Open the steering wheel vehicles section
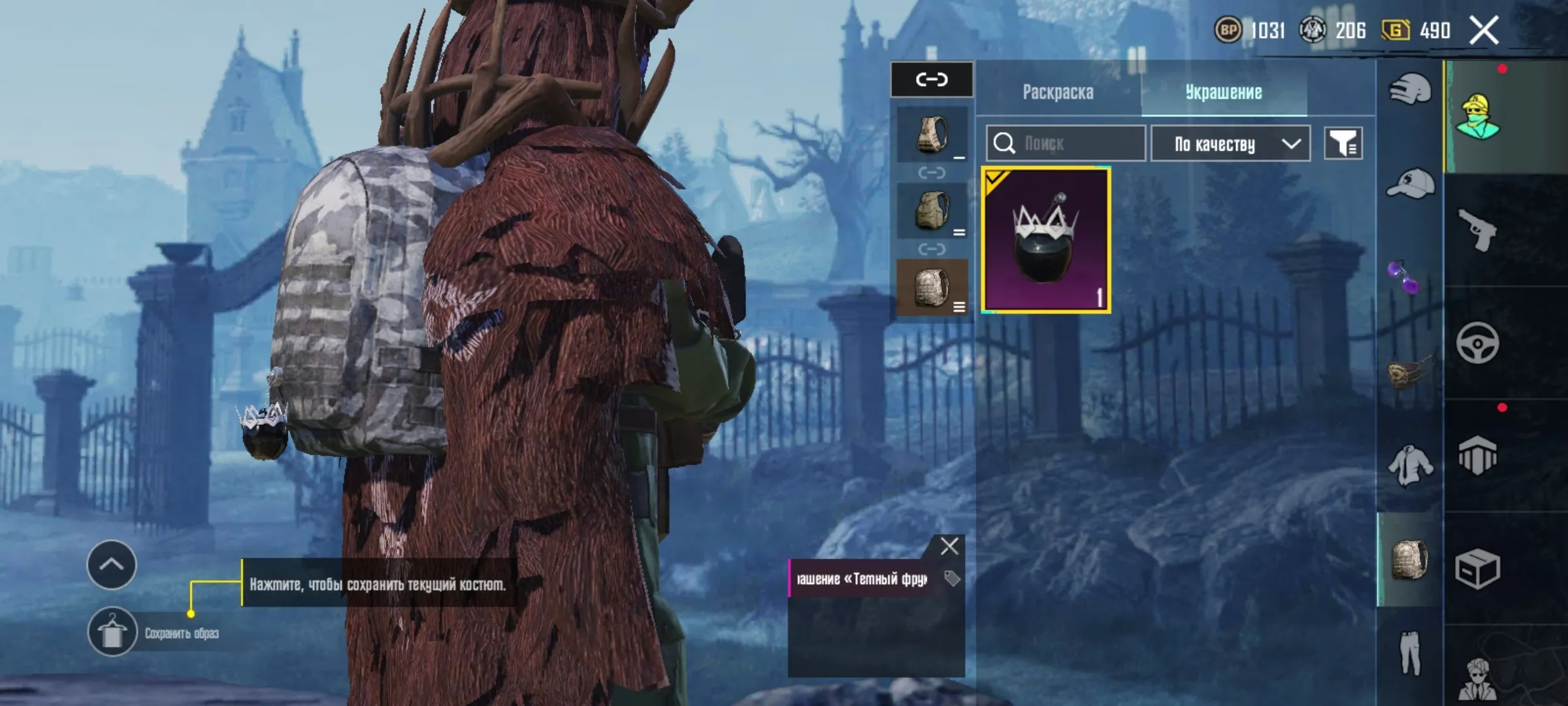Screen dimensions: 1568x706 (x=1478, y=343)
